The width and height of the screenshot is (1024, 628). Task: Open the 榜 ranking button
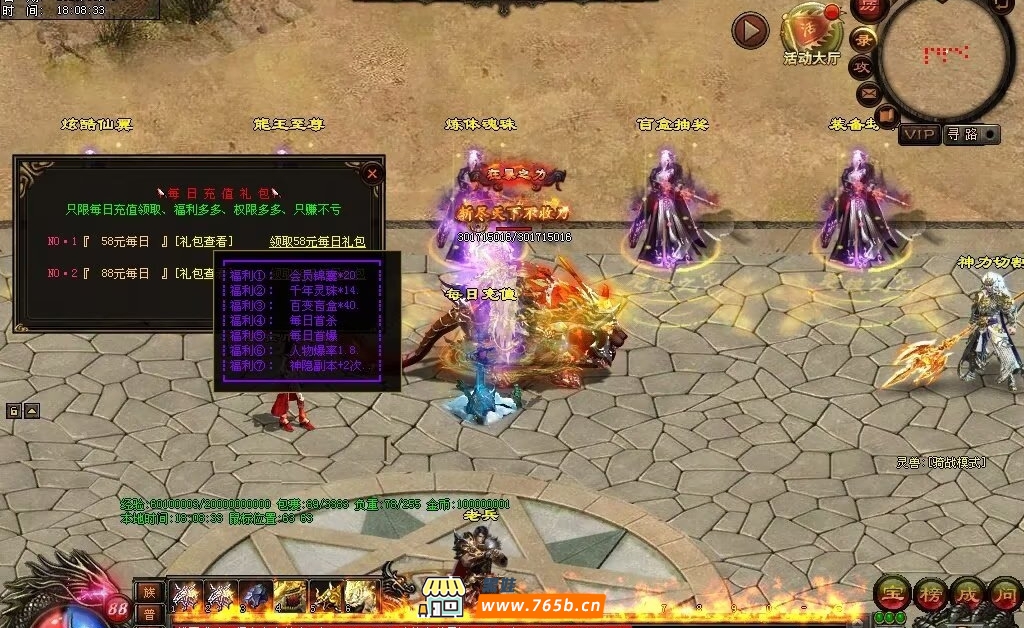(x=929, y=594)
